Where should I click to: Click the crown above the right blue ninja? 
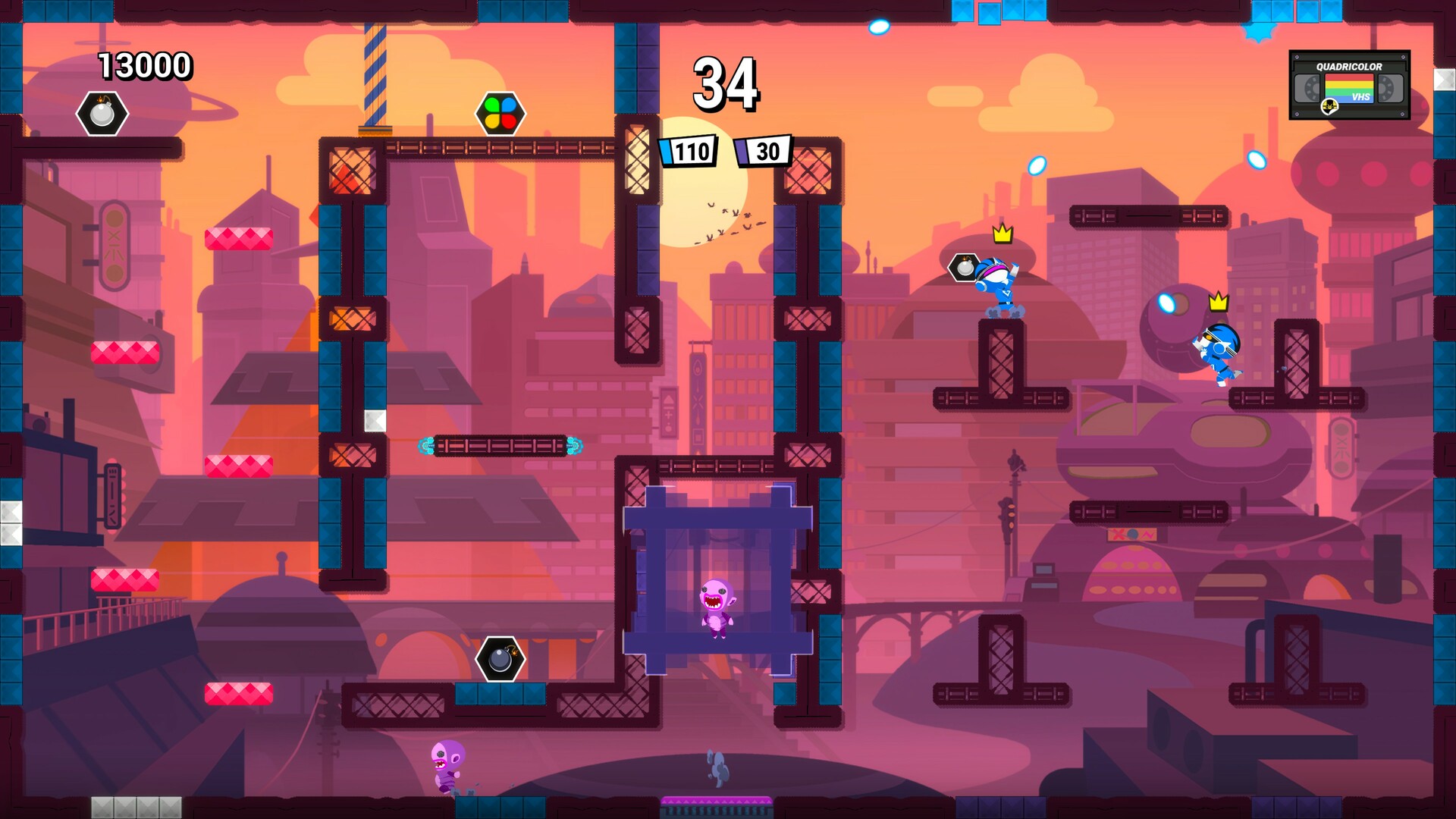coord(1218,301)
